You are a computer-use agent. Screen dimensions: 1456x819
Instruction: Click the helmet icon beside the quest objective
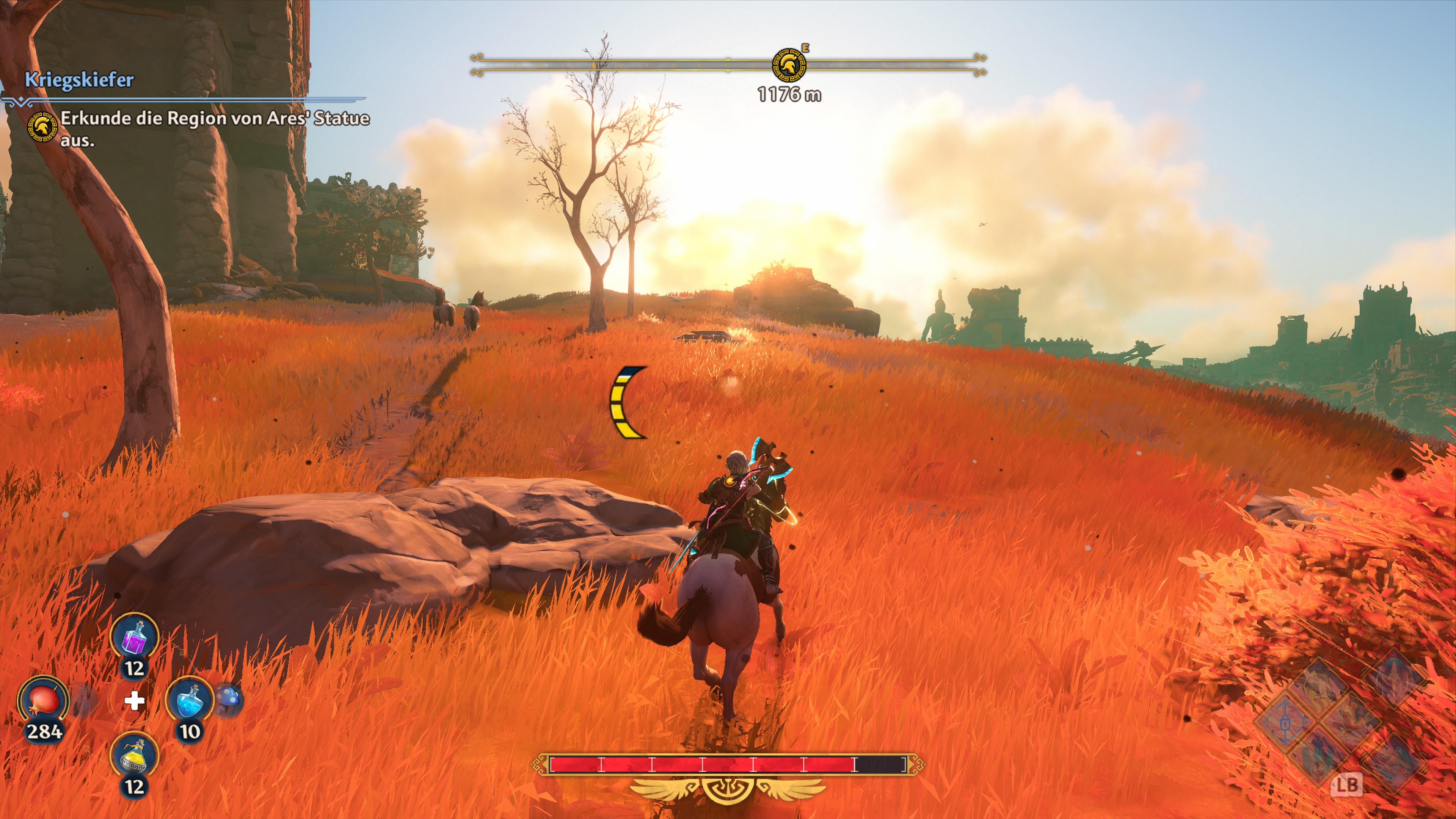pyautogui.click(x=42, y=127)
